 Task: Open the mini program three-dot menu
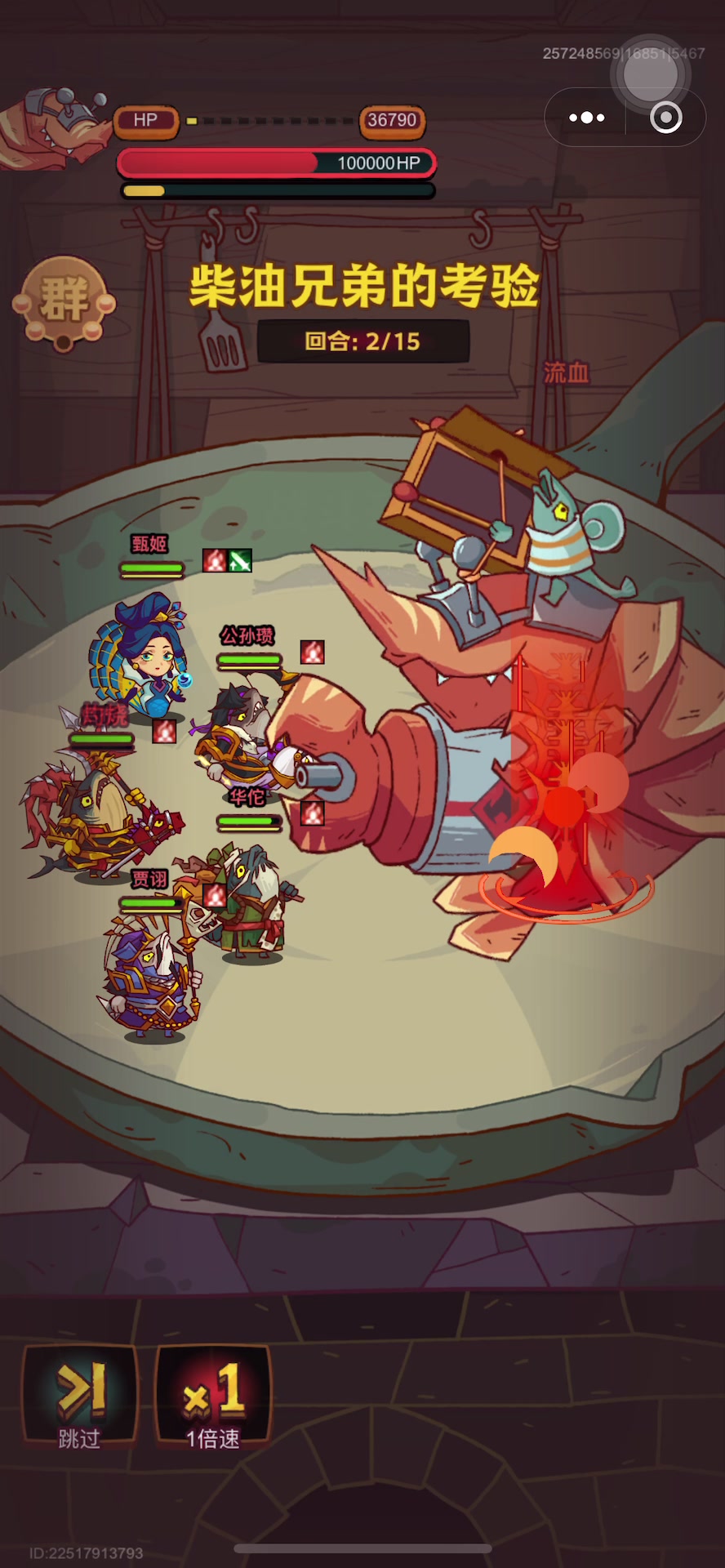(586, 118)
